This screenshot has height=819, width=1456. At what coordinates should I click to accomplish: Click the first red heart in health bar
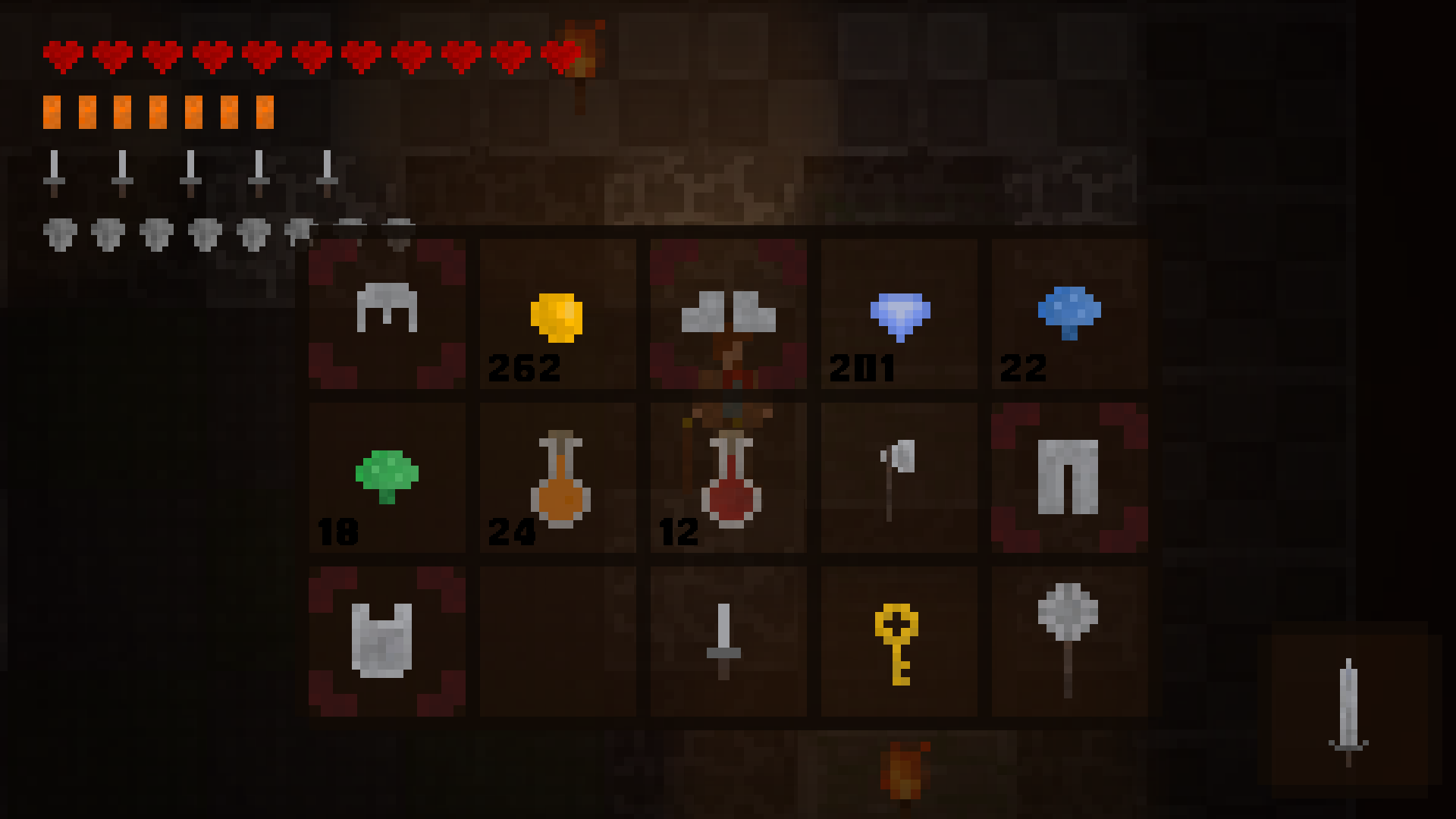pos(63,55)
